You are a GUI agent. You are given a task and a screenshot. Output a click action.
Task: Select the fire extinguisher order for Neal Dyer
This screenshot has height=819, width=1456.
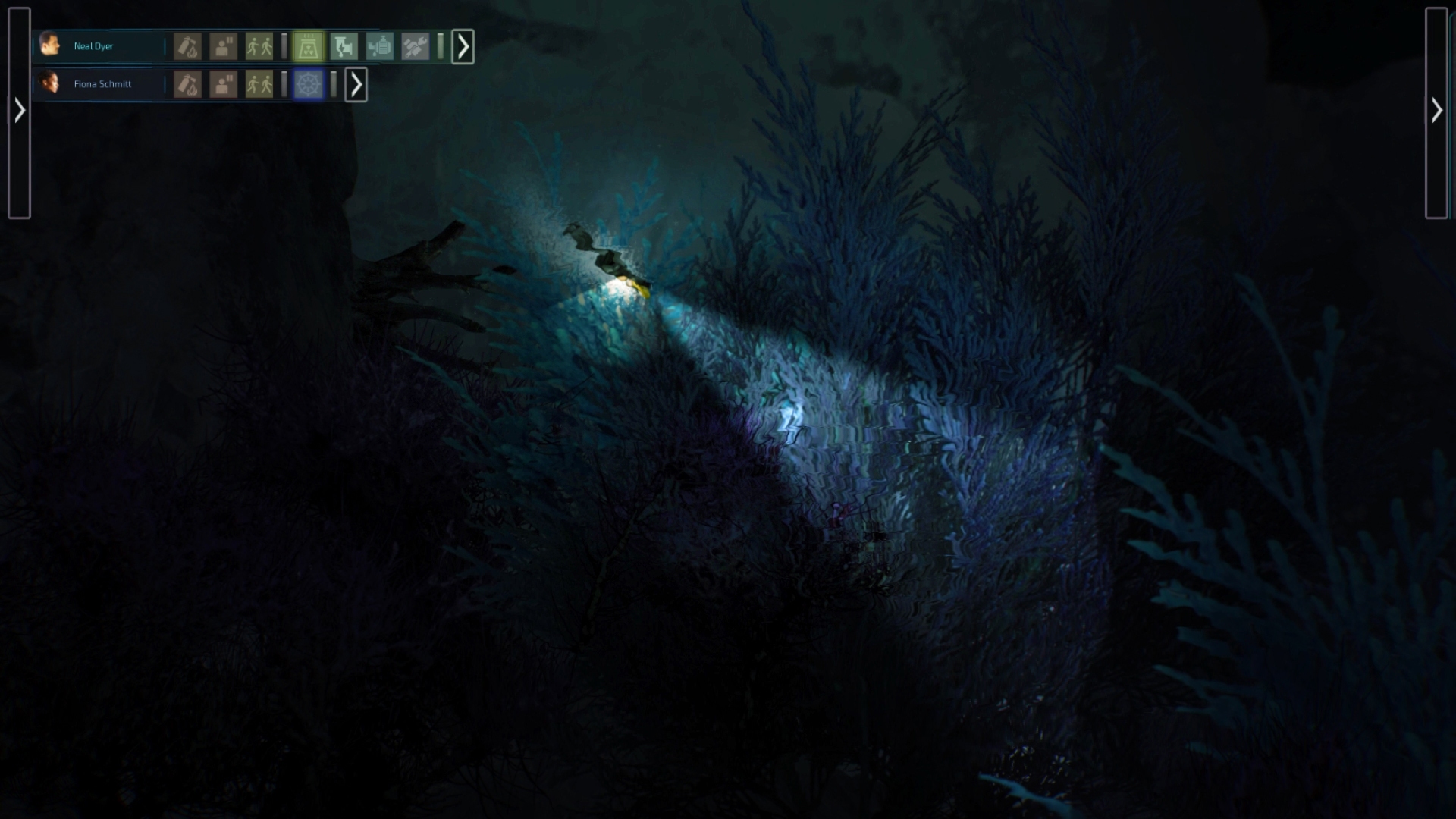pyautogui.click(x=187, y=46)
